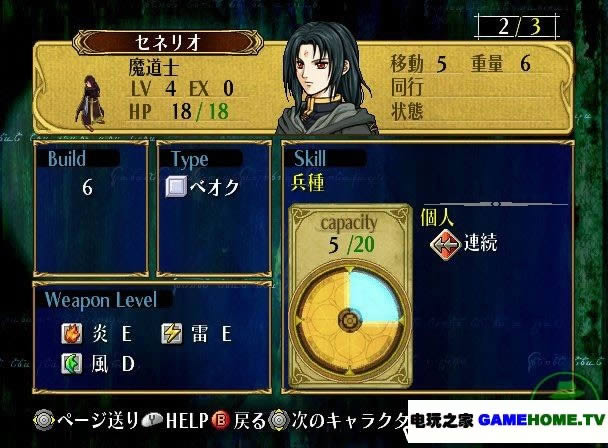
Task: Select the 連続 skill icon
Action: click(x=444, y=243)
